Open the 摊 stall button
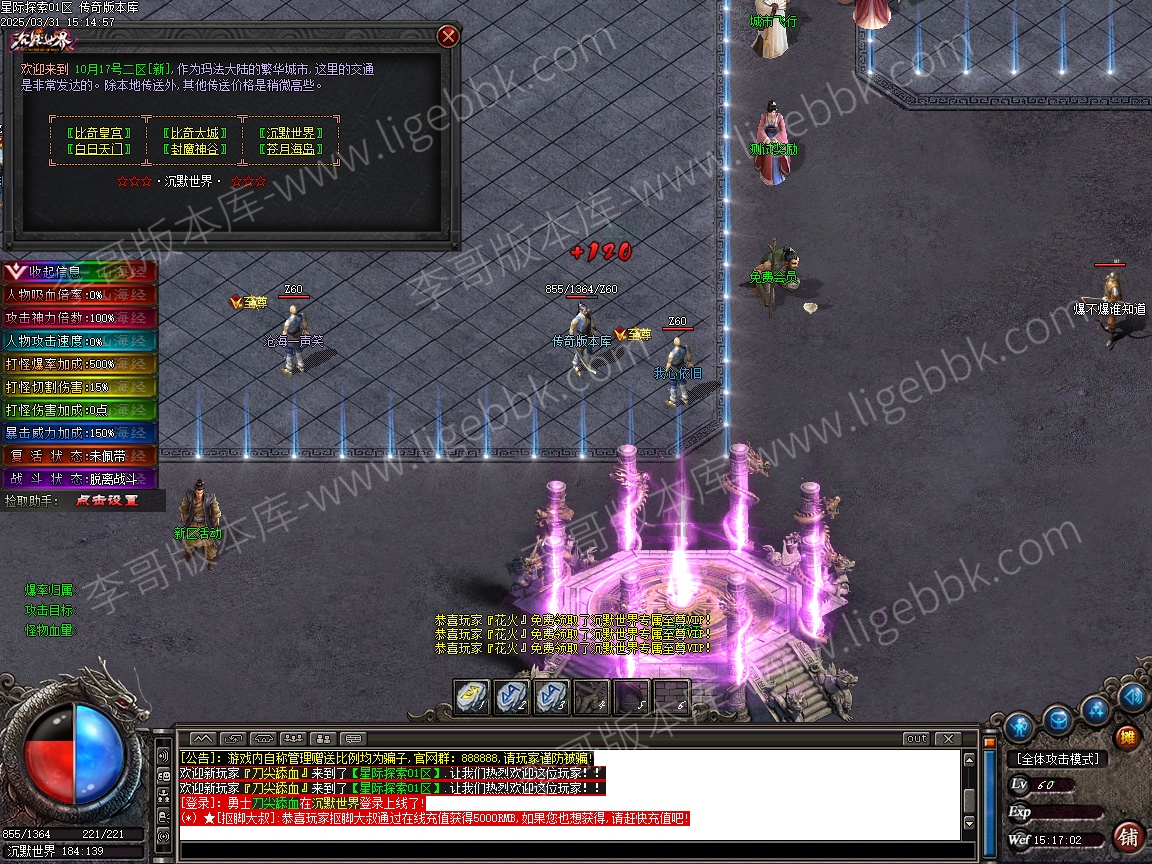Screen dimensions: 1152x864 click(x=1126, y=738)
